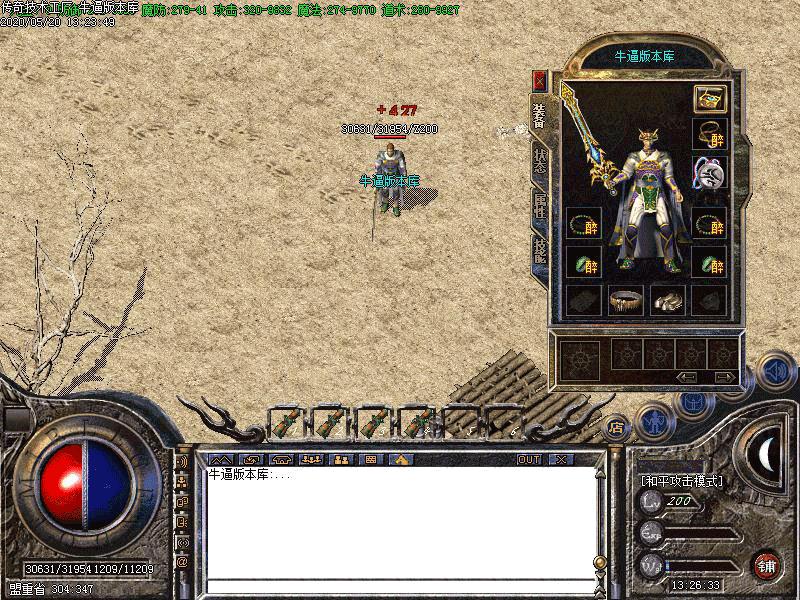Screen dimensions: 800x600
Task: Select the equipped belt slot
Action: point(626,299)
